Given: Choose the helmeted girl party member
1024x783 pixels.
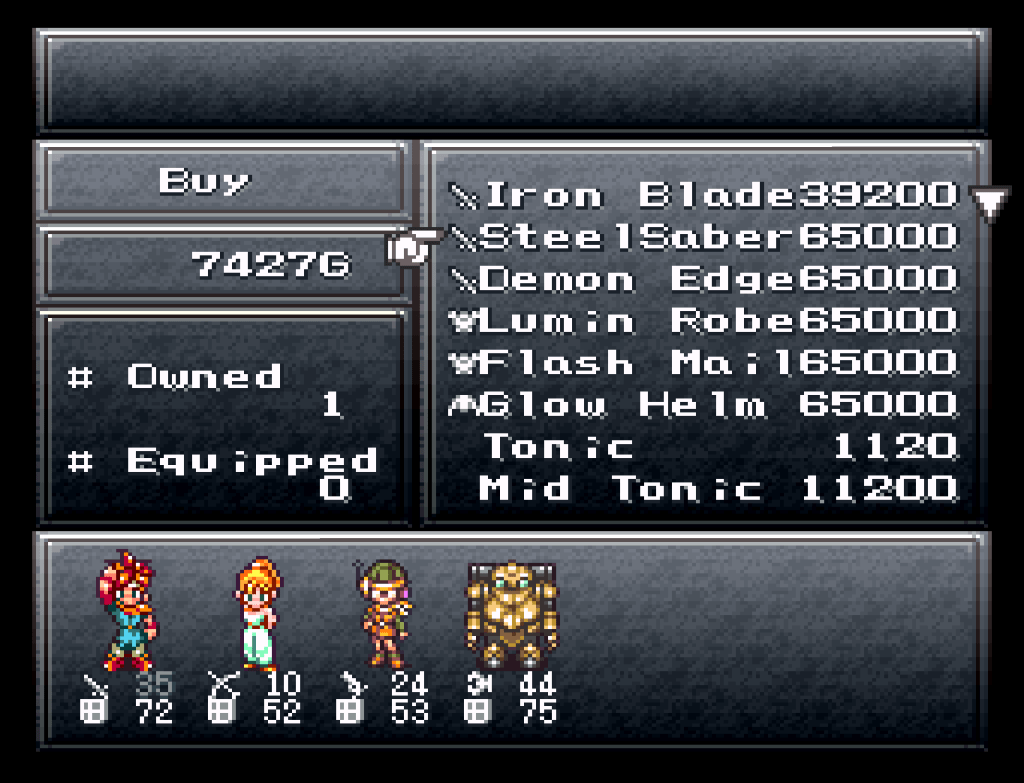Looking at the screenshot, I should pyautogui.click(x=381, y=612).
